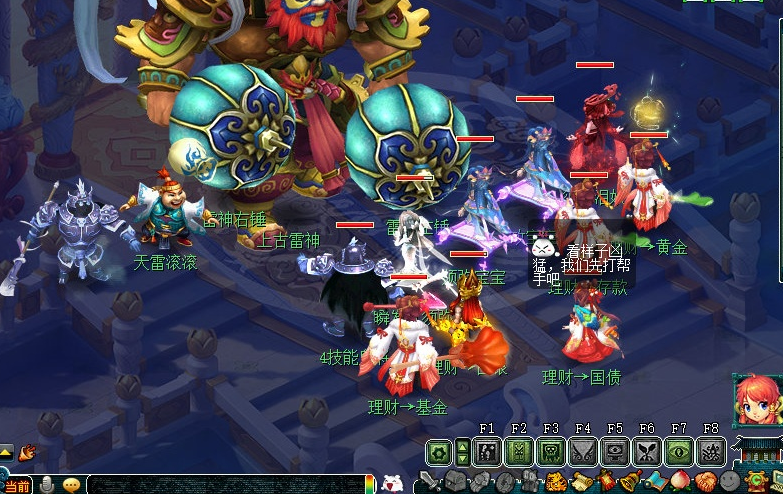Open the speech bubble chat button

72,486
